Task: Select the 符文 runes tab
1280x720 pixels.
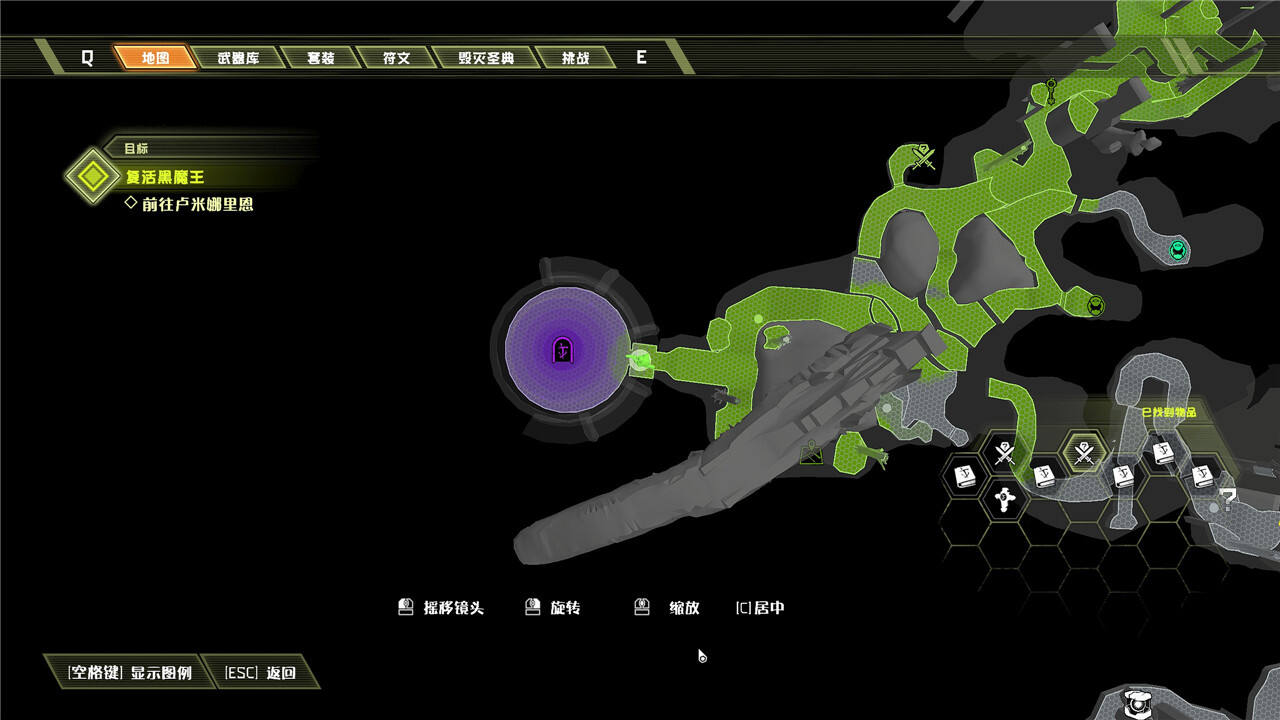Action: [x=396, y=58]
